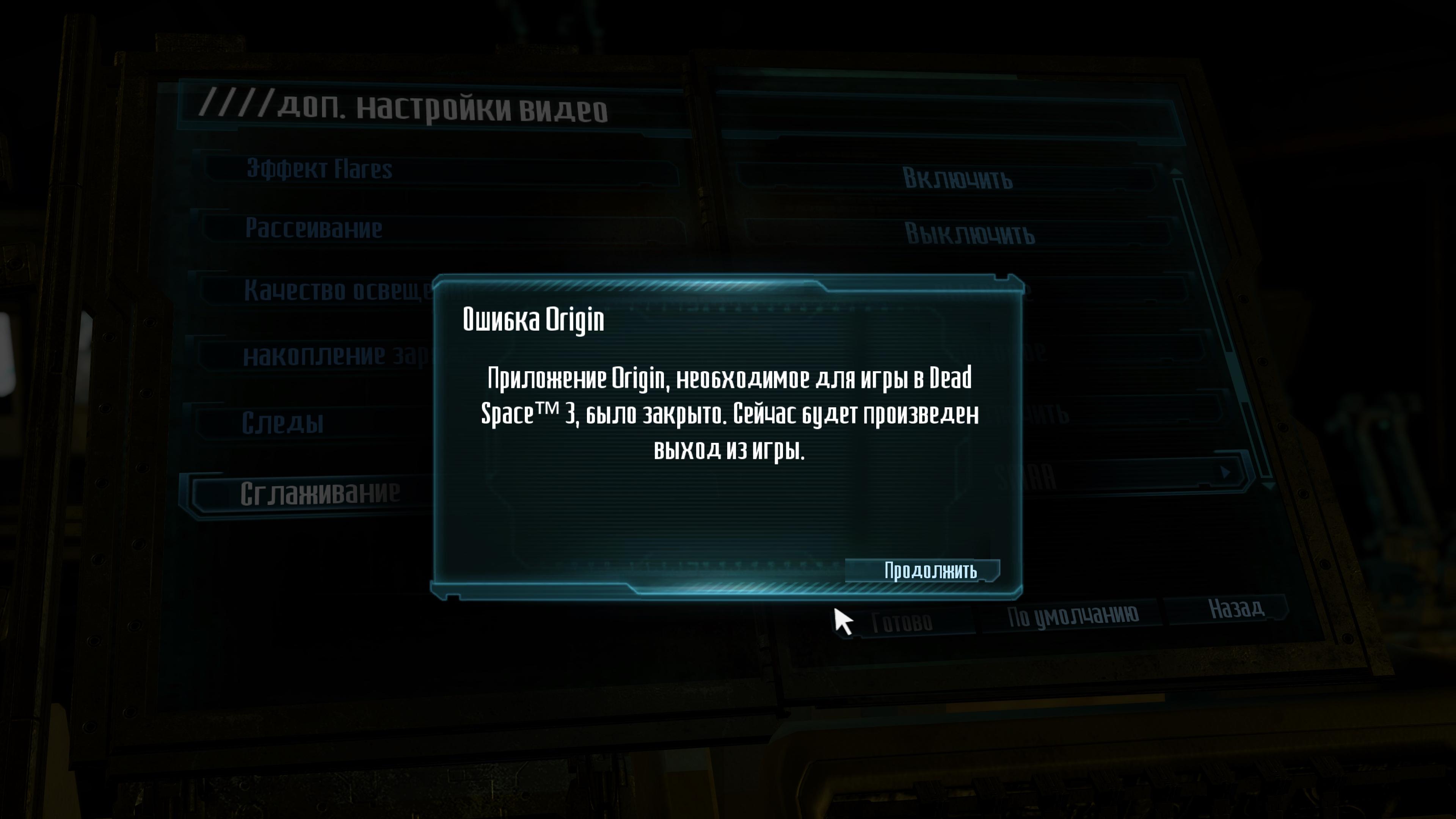Click Продолжить in the Origin error dialog
Viewport: 1456px width, 819px height.
pyautogui.click(x=930, y=571)
